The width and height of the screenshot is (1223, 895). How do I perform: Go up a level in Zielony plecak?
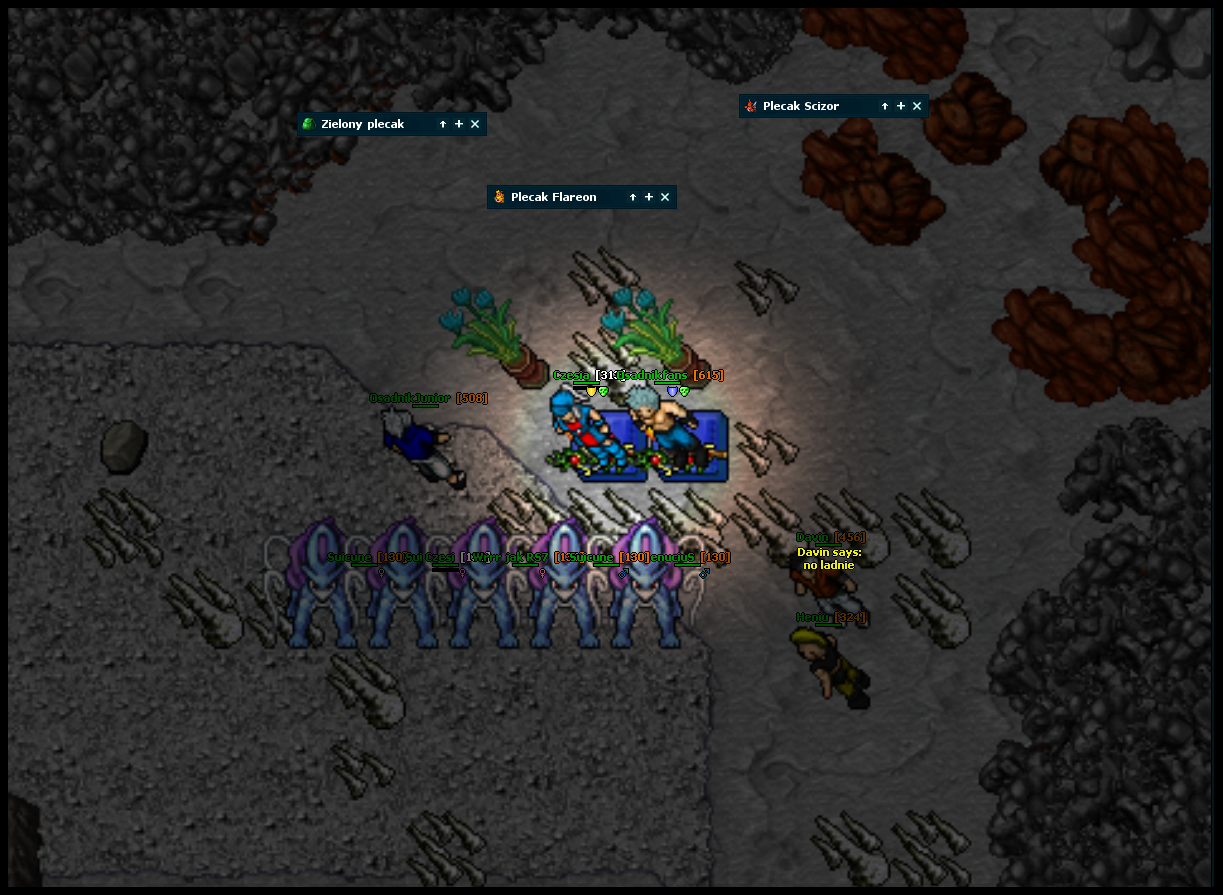(x=443, y=124)
